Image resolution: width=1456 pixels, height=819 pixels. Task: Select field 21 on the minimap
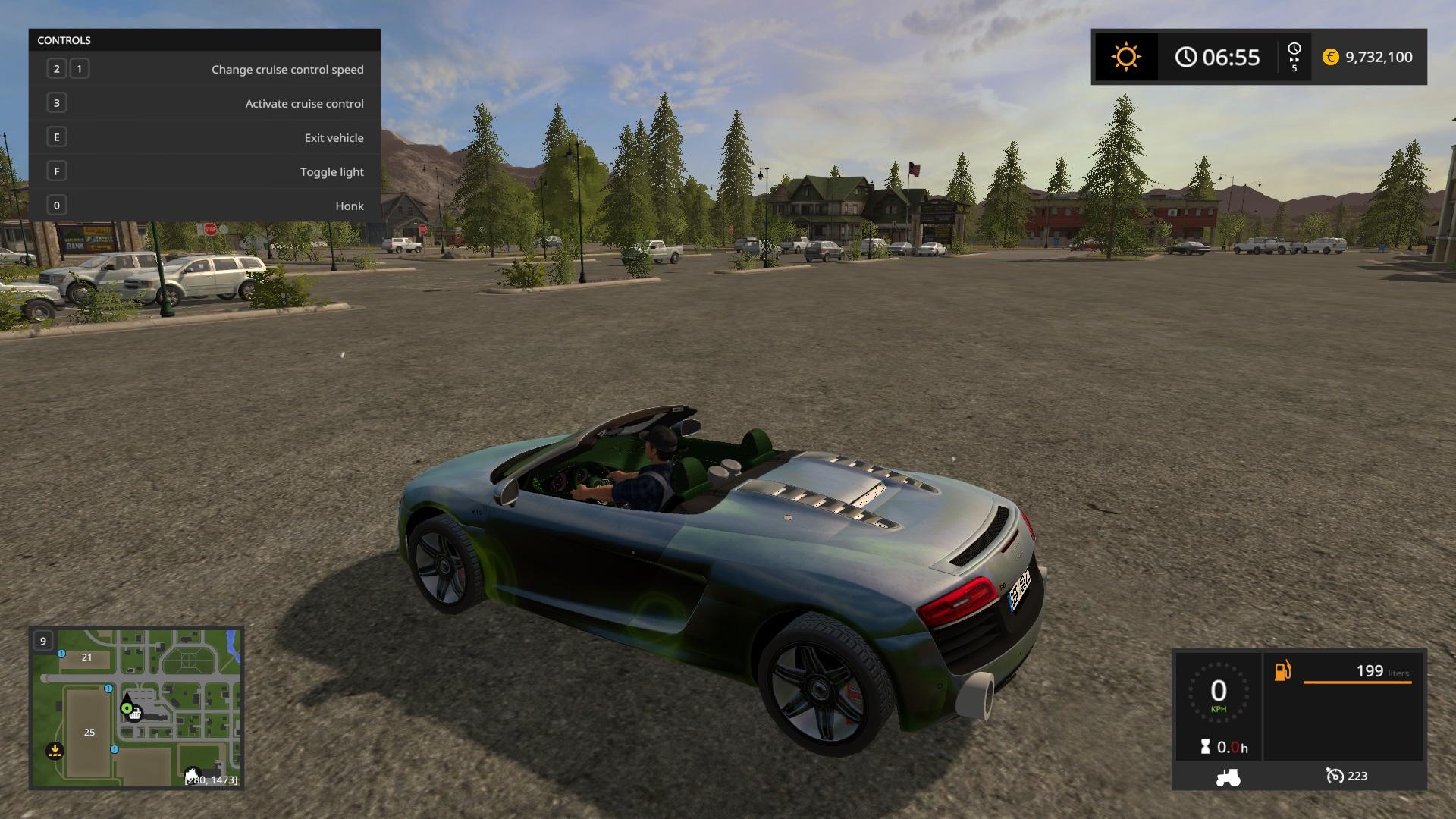point(86,657)
